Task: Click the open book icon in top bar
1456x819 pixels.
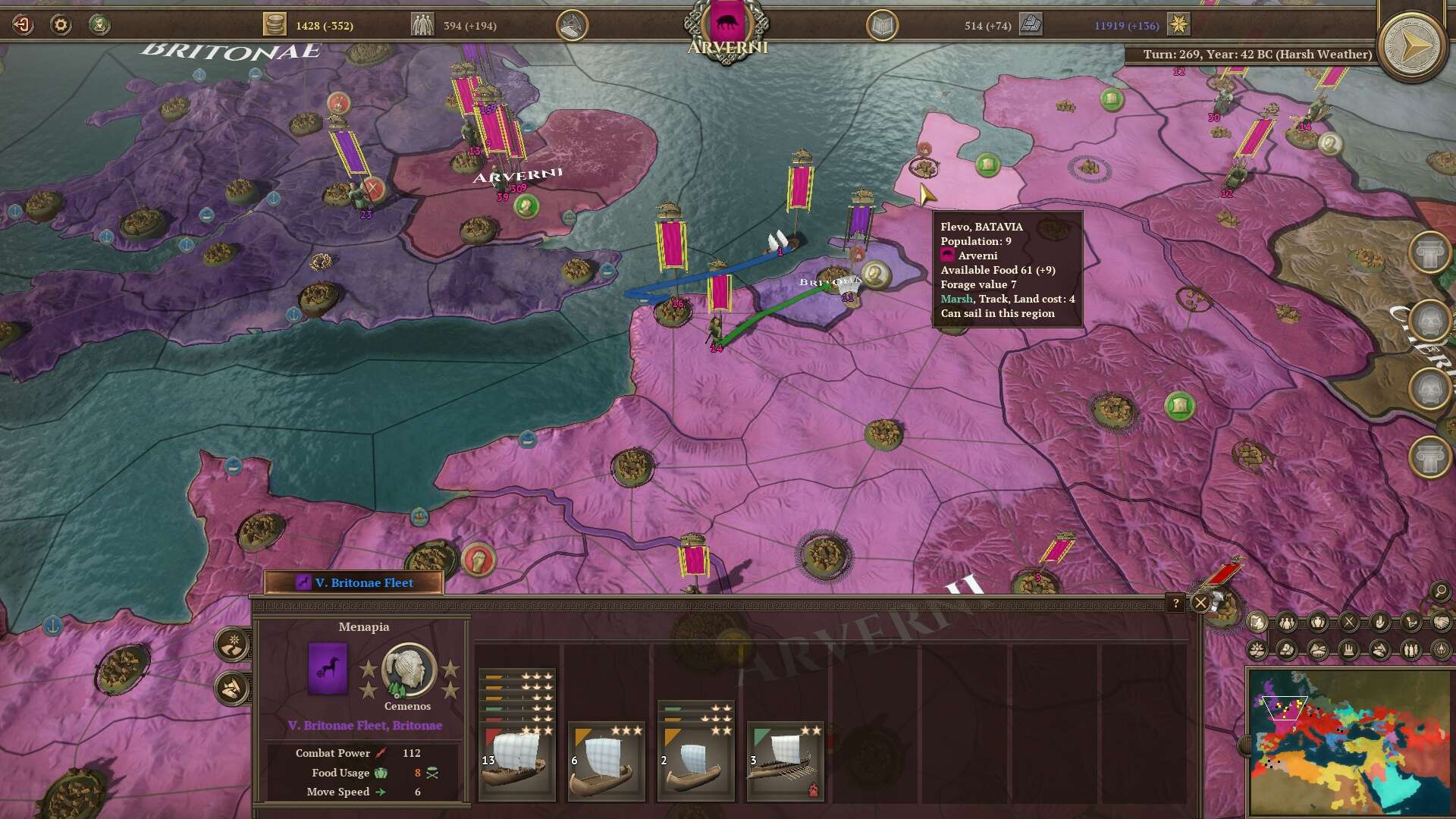Action: click(882, 26)
